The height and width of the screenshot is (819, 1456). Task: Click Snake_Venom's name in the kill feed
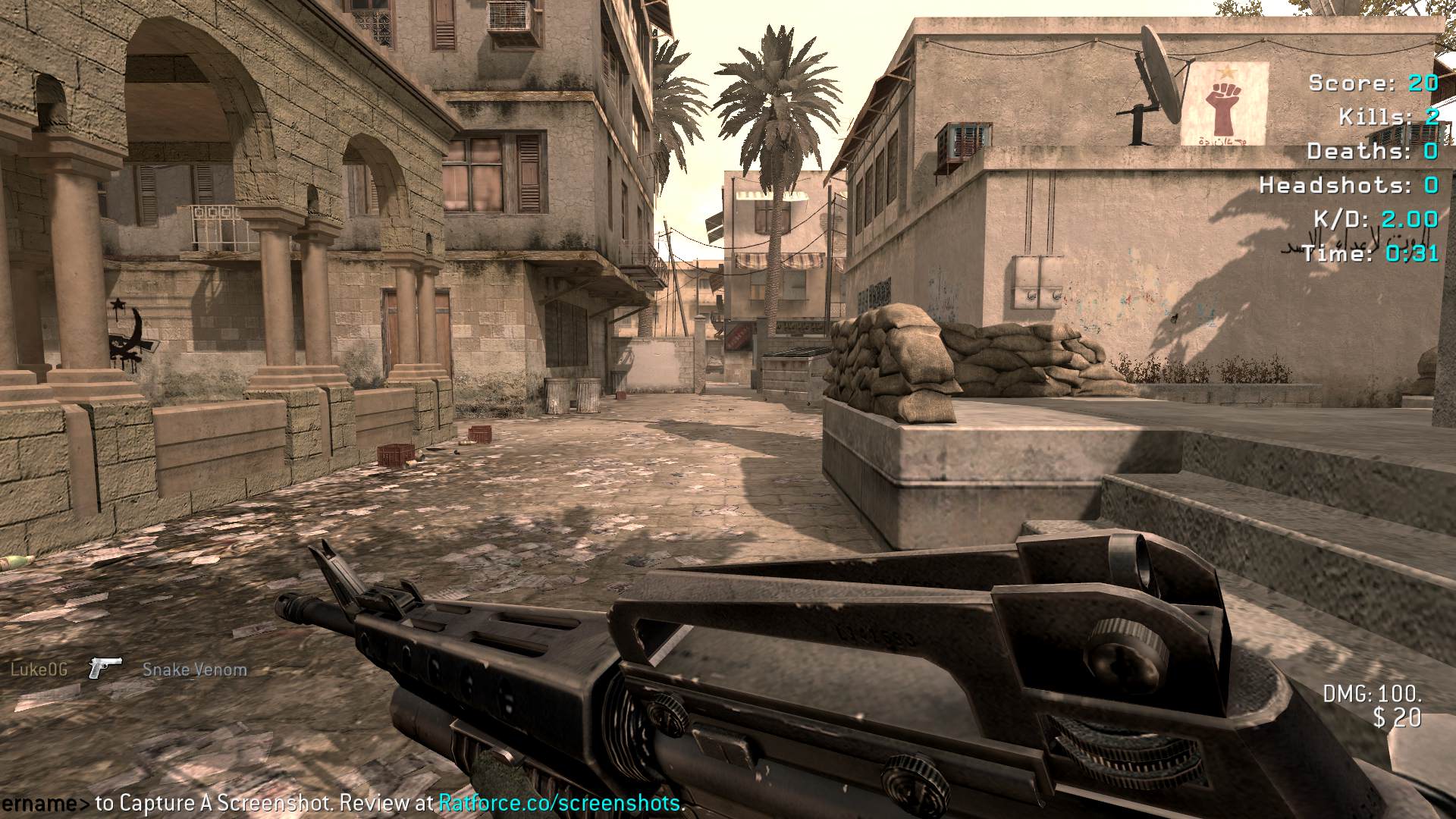195,670
